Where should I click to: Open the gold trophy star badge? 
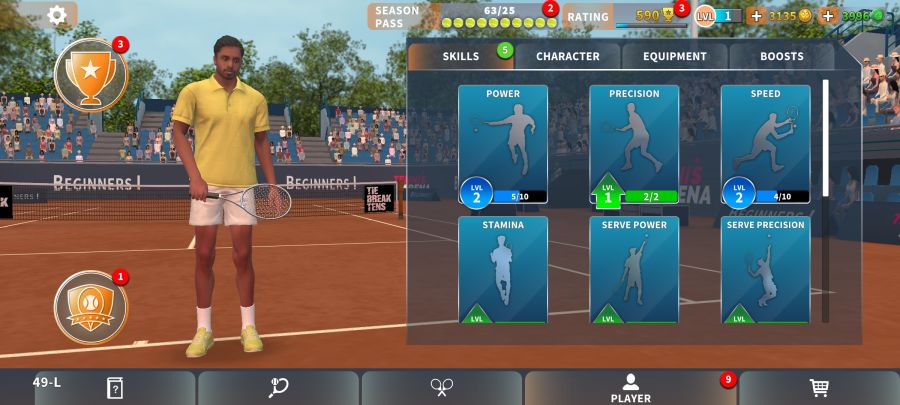(91, 73)
